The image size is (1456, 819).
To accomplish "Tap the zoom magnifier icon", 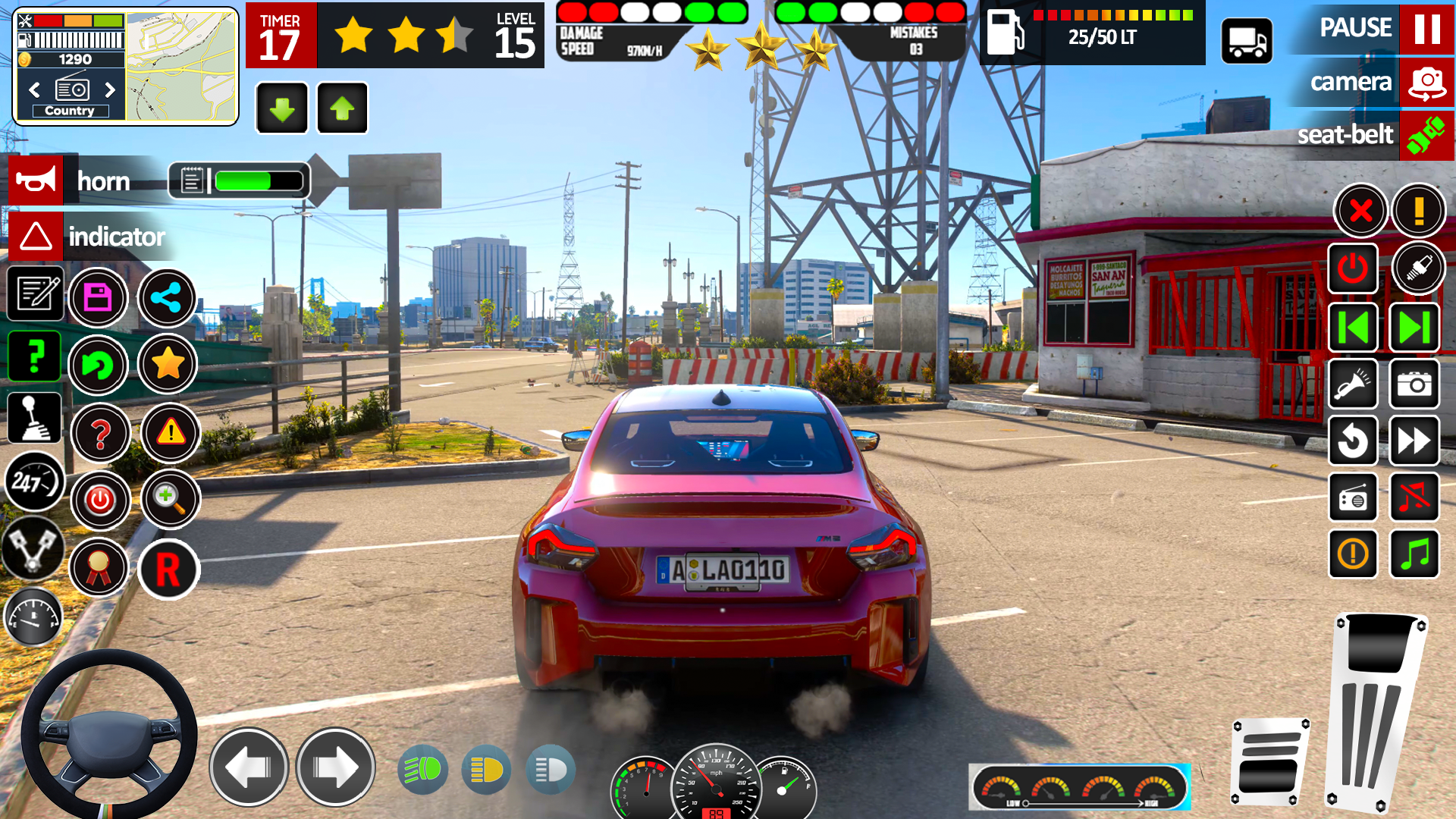I will pos(170,499).
